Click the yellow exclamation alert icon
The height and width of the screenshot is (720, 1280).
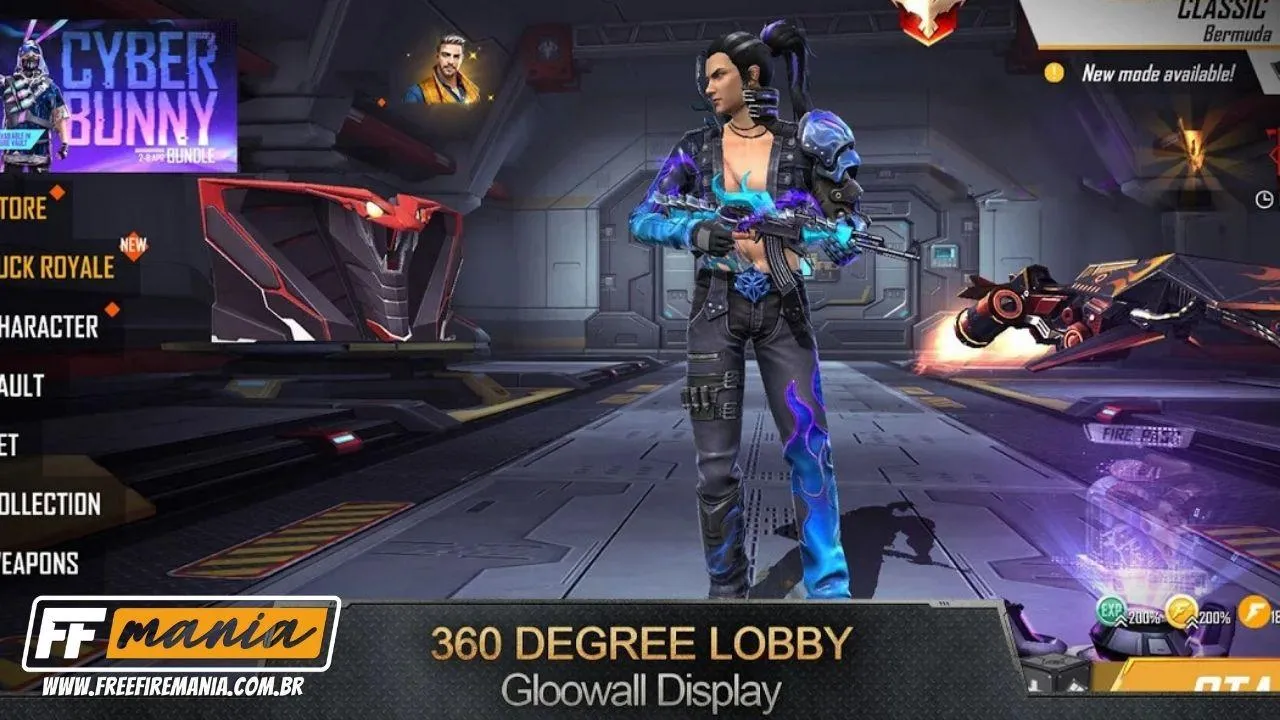[x=1053, y=70]
